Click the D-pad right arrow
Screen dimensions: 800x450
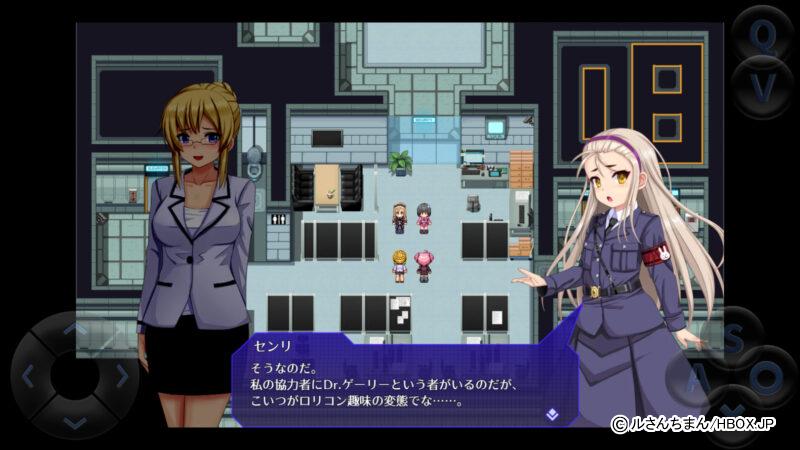(121, 377)
